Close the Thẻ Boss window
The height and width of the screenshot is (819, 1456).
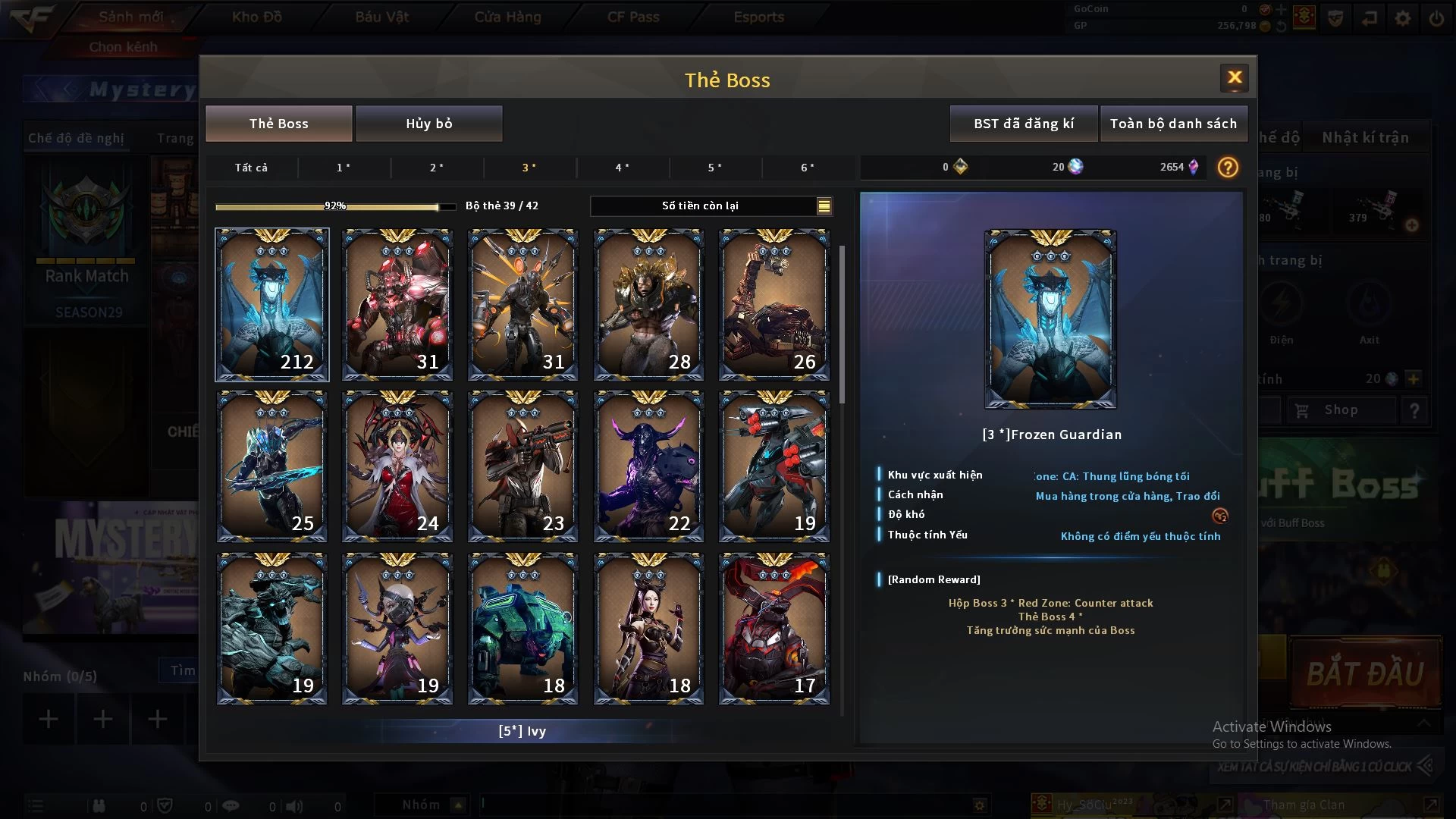1234,77
